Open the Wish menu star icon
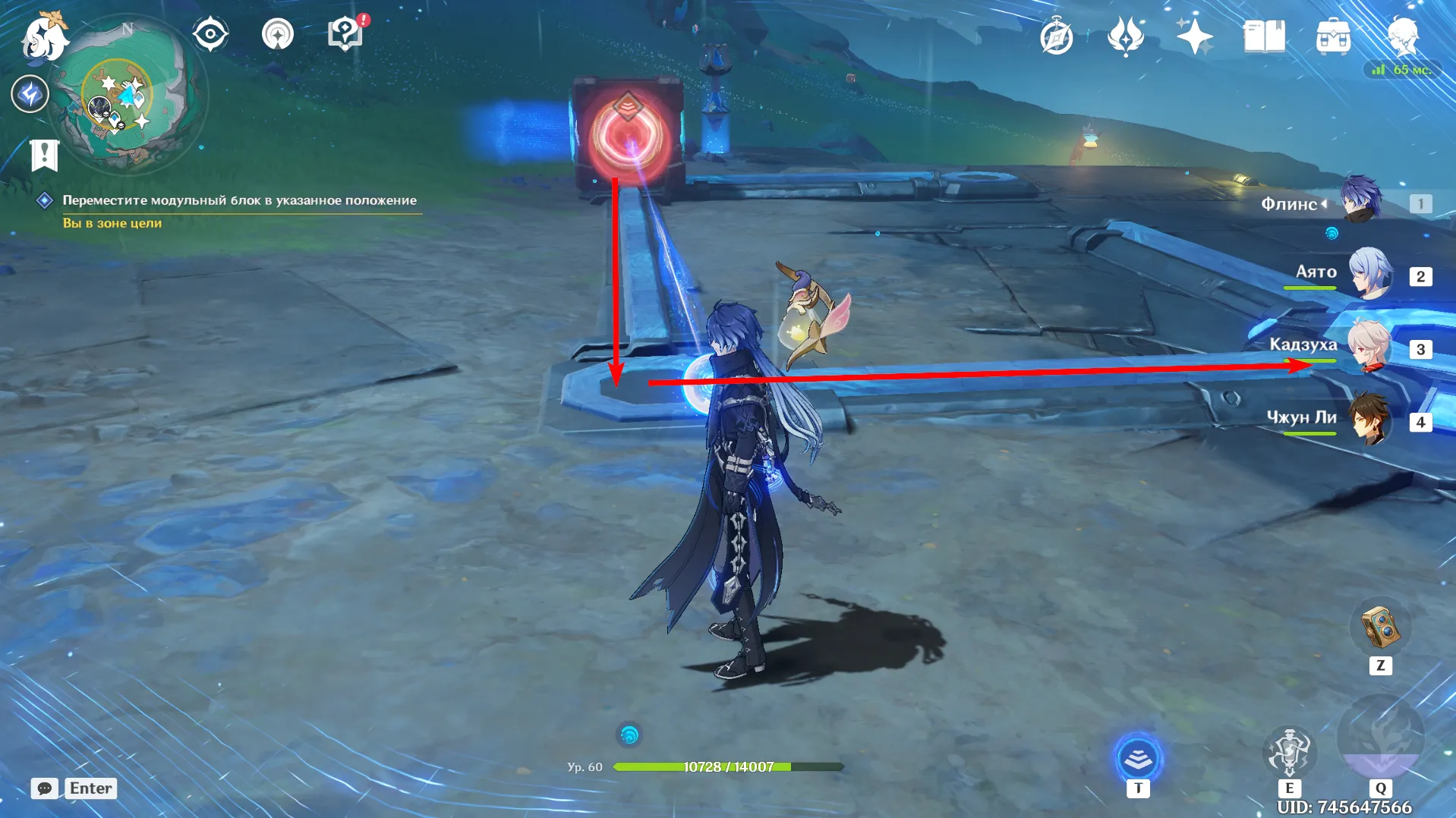Screen dimensions: 1456x818 [x=1194, y=35]
